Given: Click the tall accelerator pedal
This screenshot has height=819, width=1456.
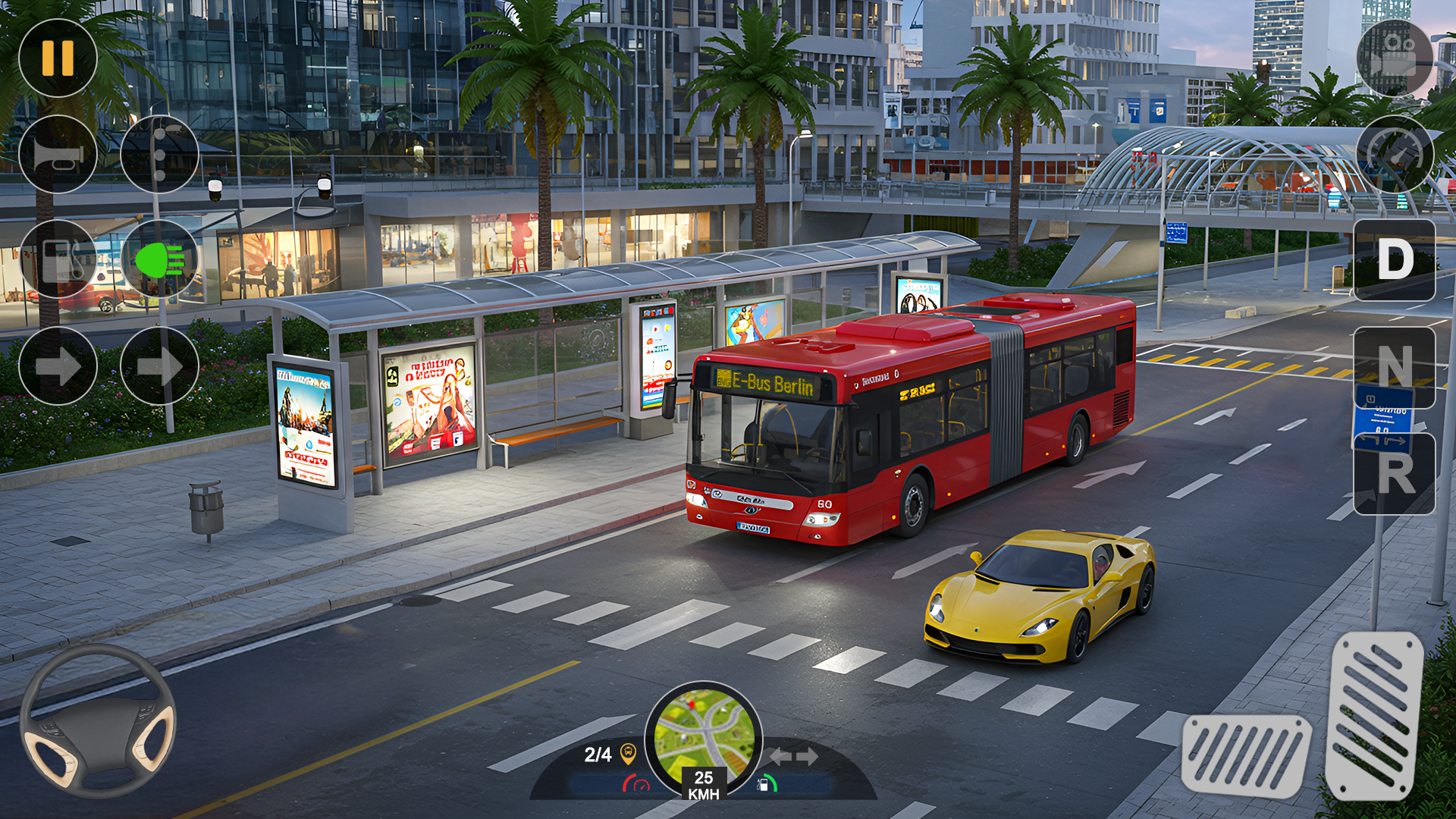Looking at the screenshot, I should (1374, 714).
